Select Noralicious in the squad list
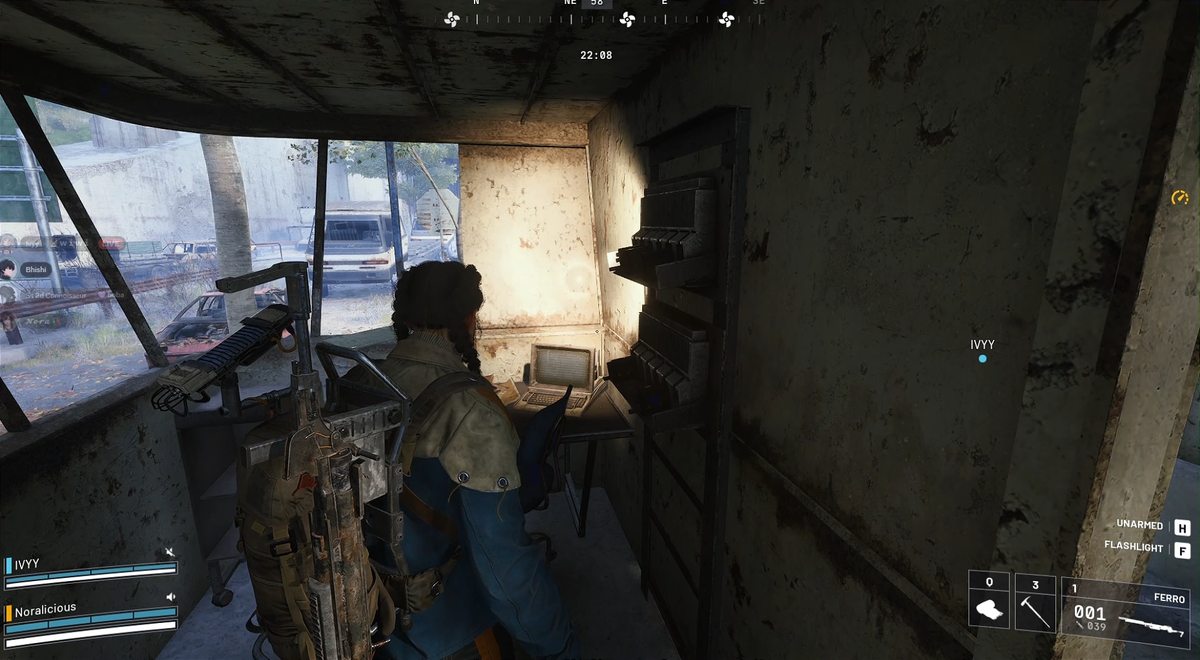Screen dimensions: 1200x660 (x=45, y=608)
